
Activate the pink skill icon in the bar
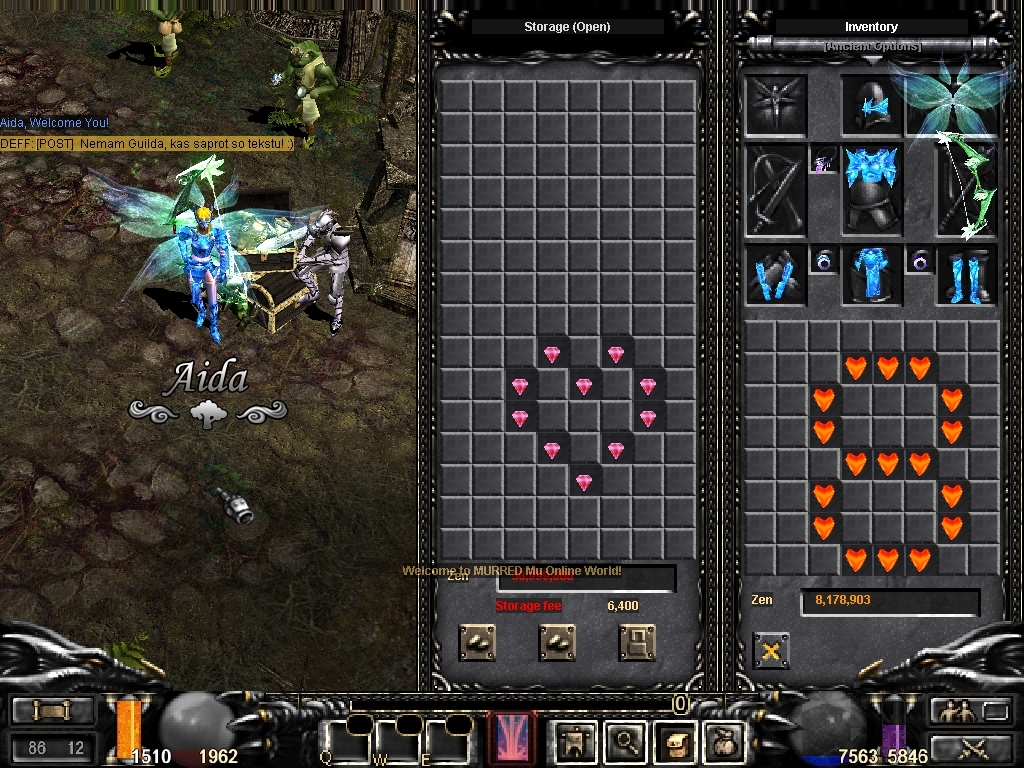coord(511,738)
